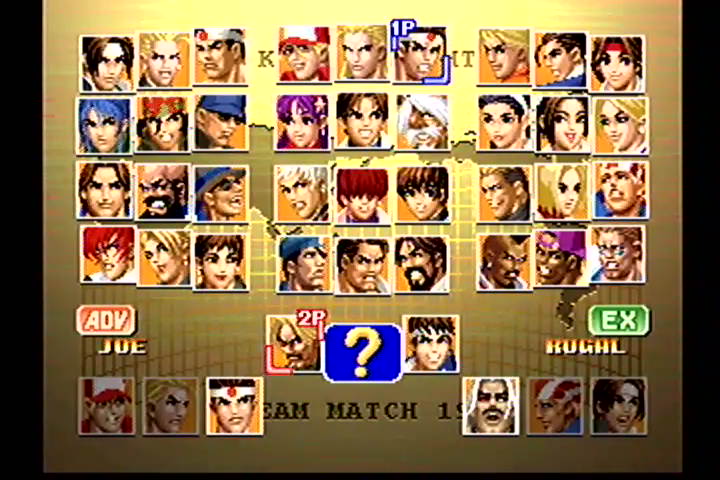
Task: Select Heidern with the blue beret
Action: pyautogui.click(x=304, y=264)
